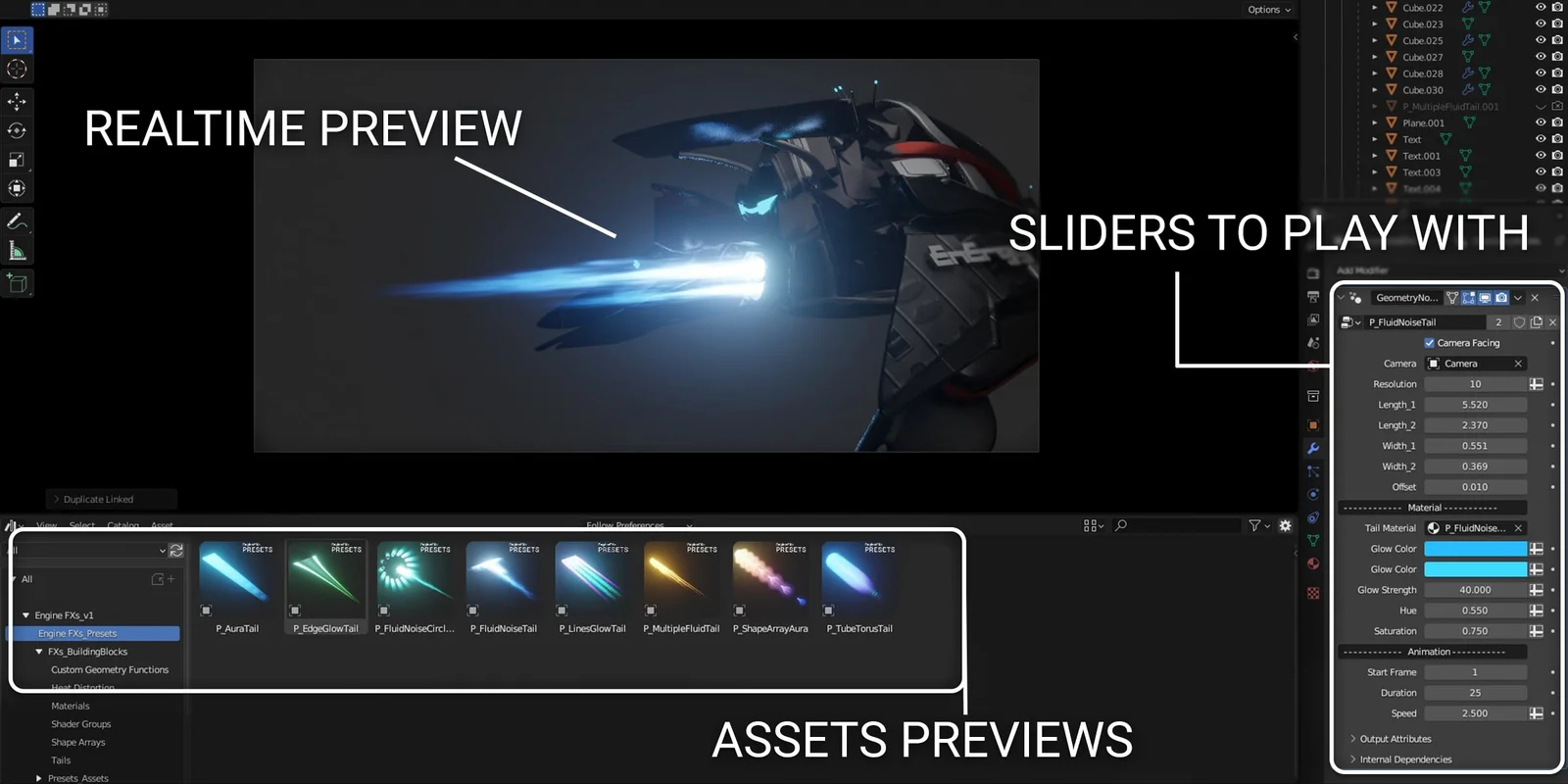Image resolution: width=1568 pixels, height=784 pixels.
Task: Uncheck the Camera Facing checkbox
Action: coord(1429,343)
